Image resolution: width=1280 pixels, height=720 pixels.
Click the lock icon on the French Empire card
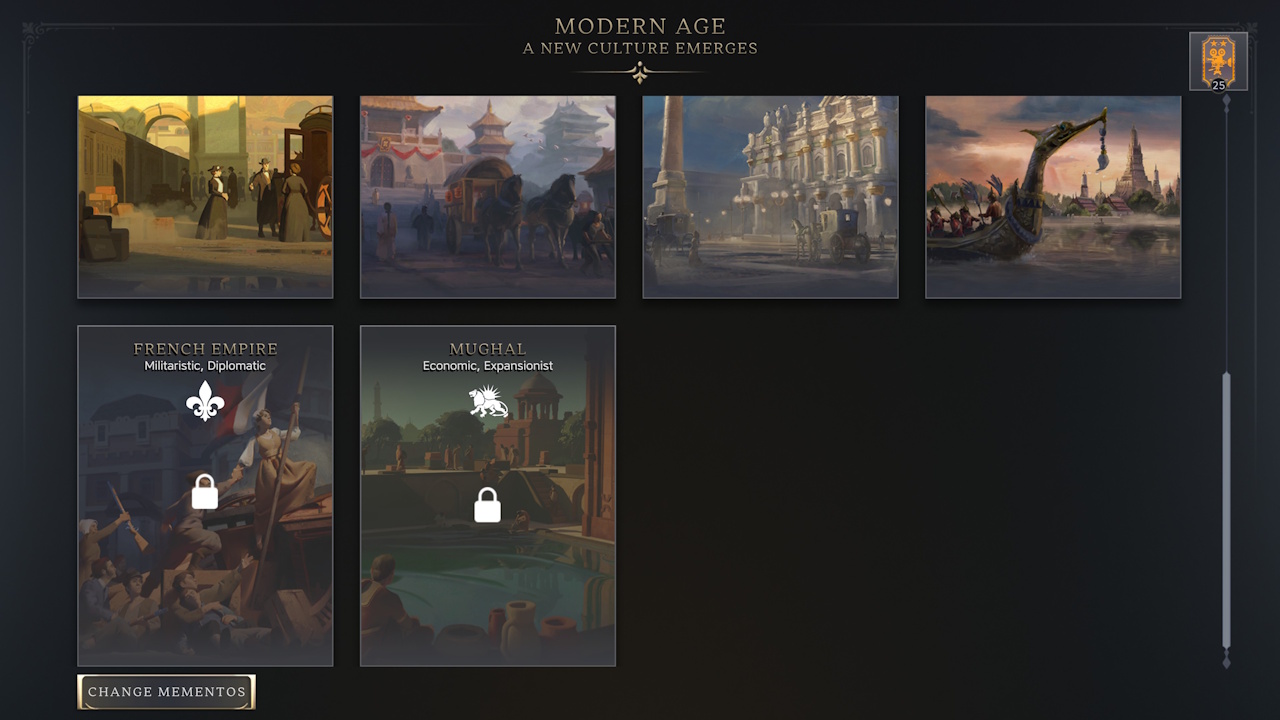tap(205, 492)
